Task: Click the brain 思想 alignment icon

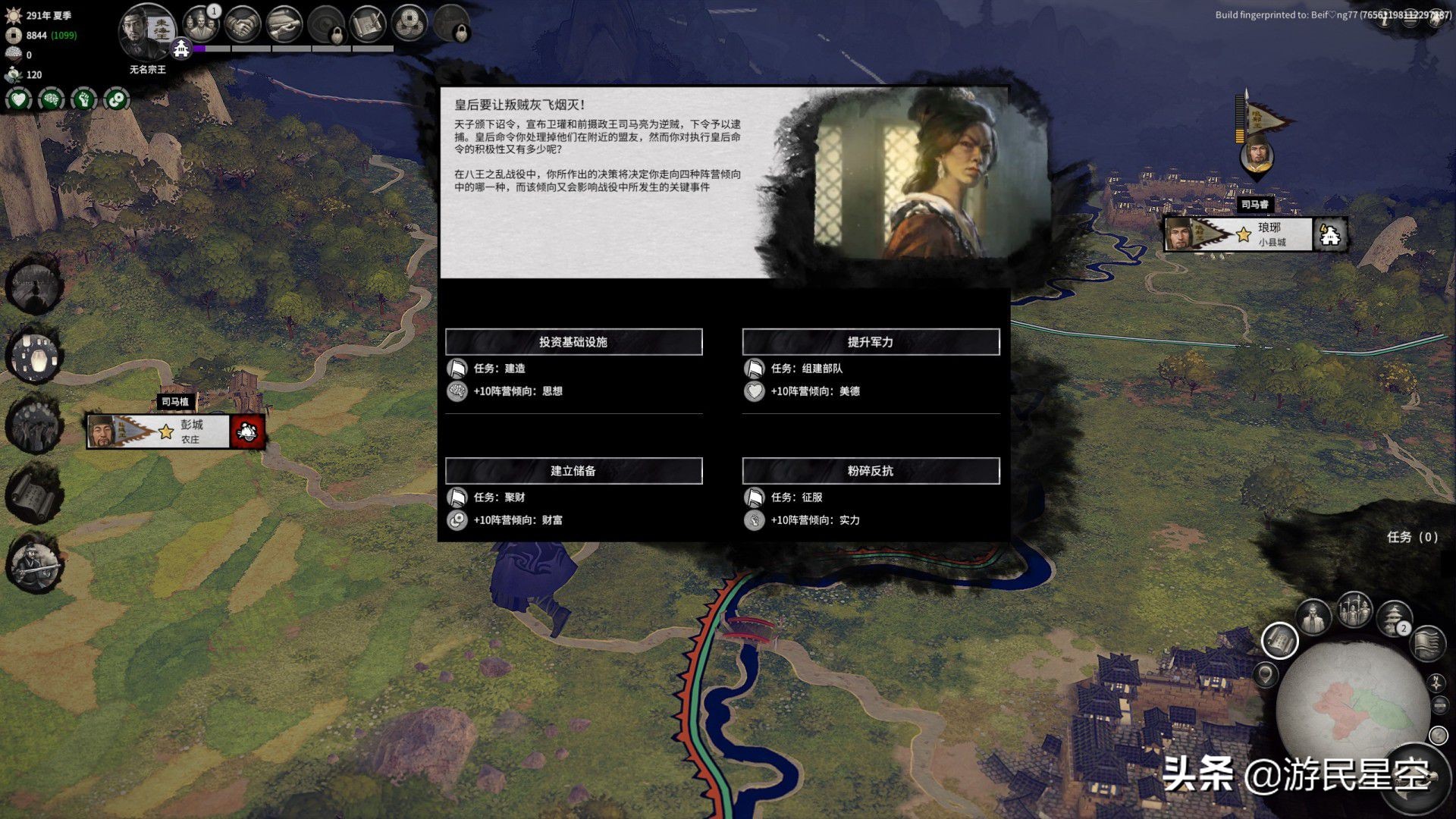Action: tap(51, 99)
